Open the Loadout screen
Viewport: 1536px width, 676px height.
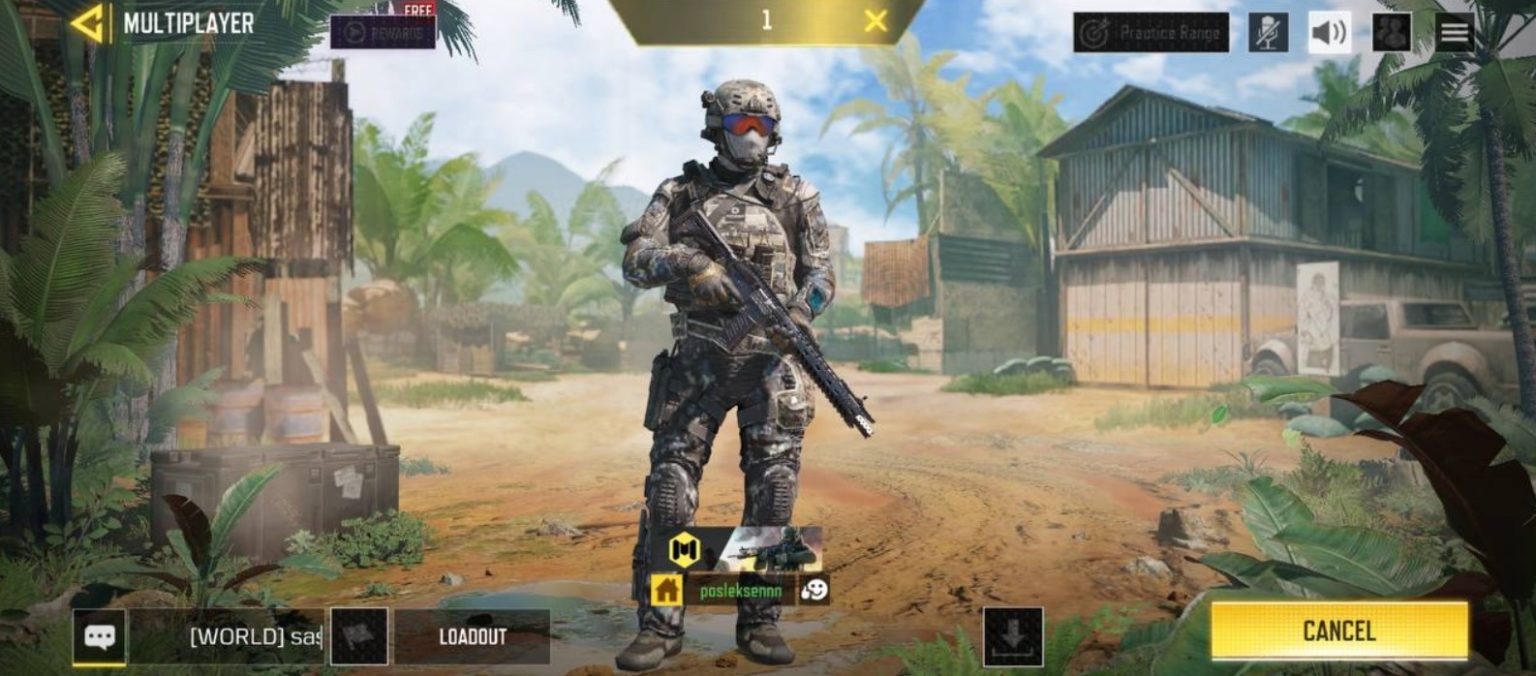pyautogui.click(x=472, y=637)
